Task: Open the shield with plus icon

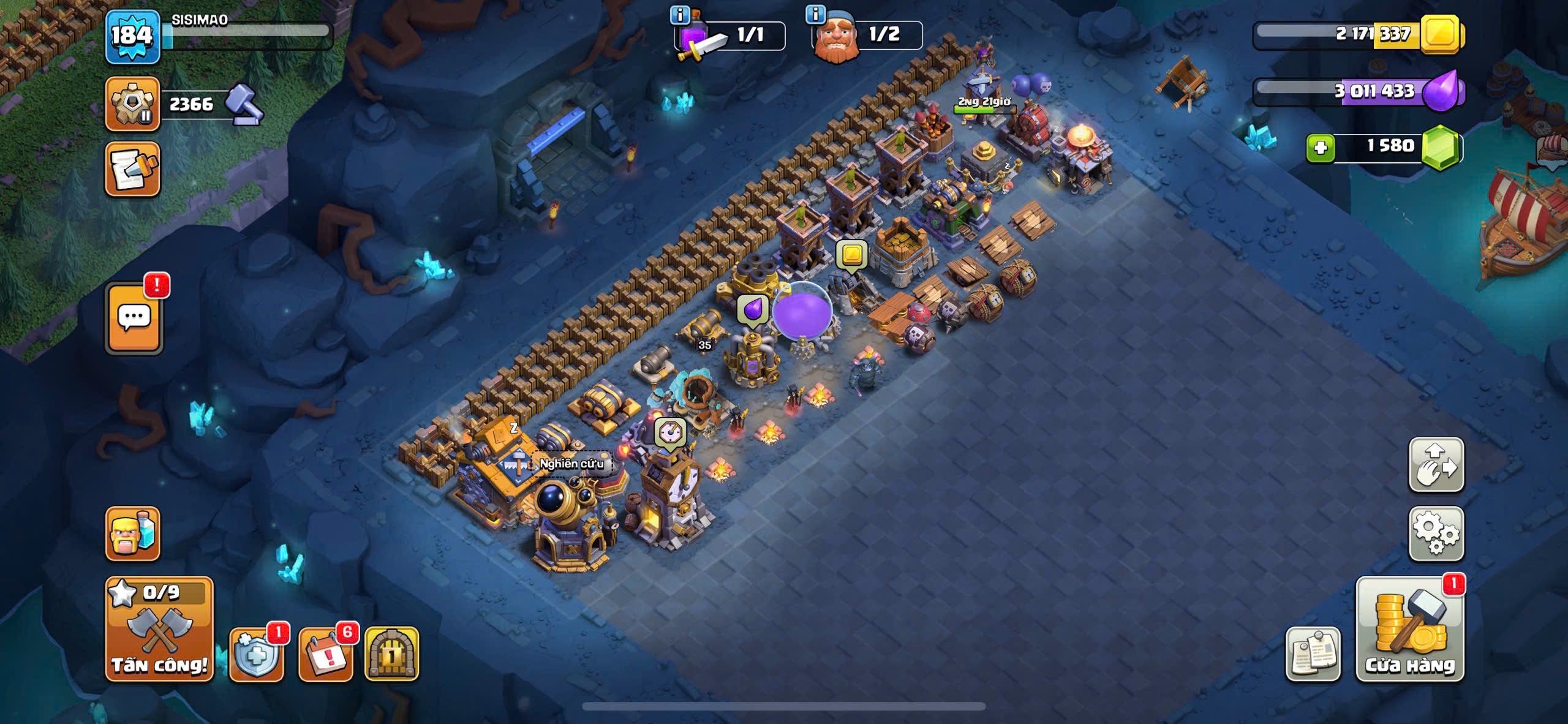Action: 256,654
